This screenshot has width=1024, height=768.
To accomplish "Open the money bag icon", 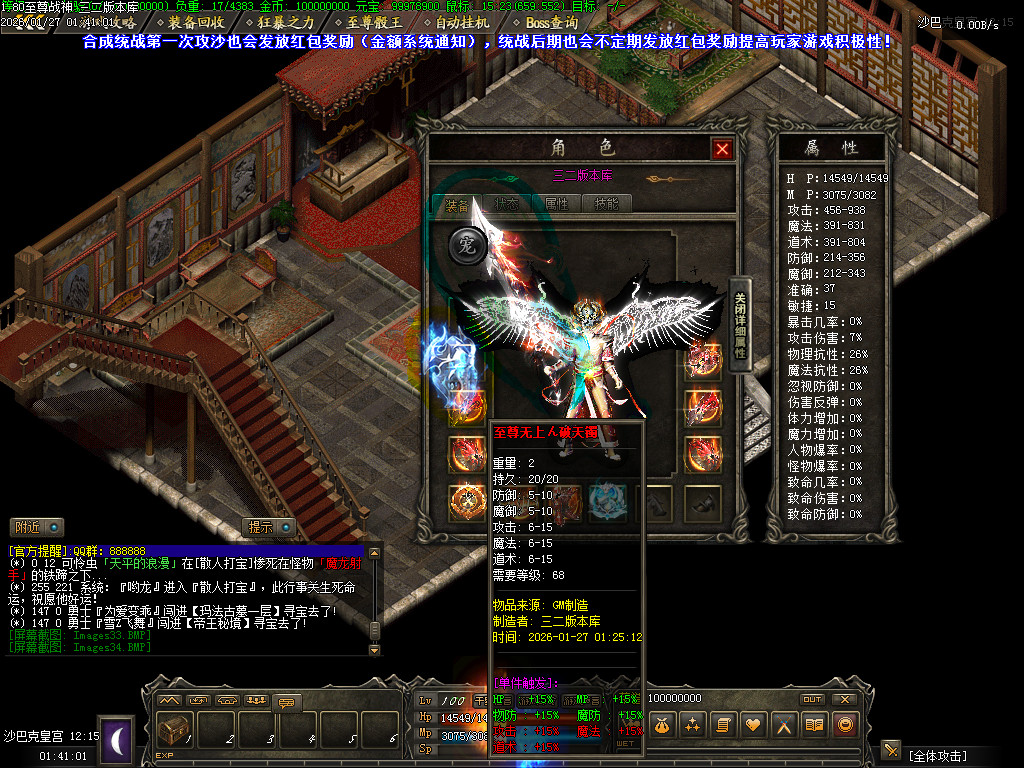I will click(662, 724).
